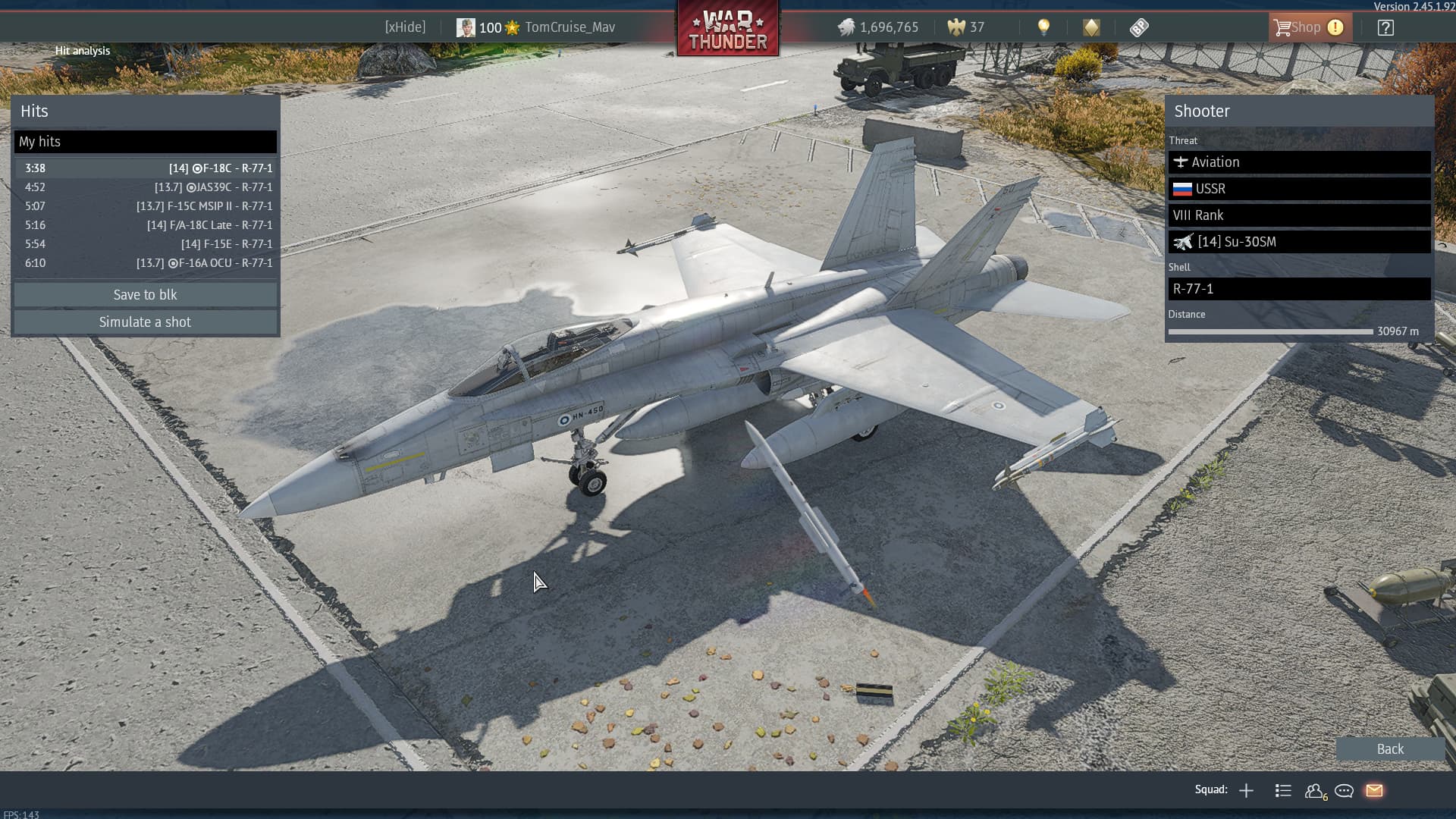This screenshot has width=1456, height=819.
Task: Open TomCruise_Mav player profile
Action: [569, 27]
